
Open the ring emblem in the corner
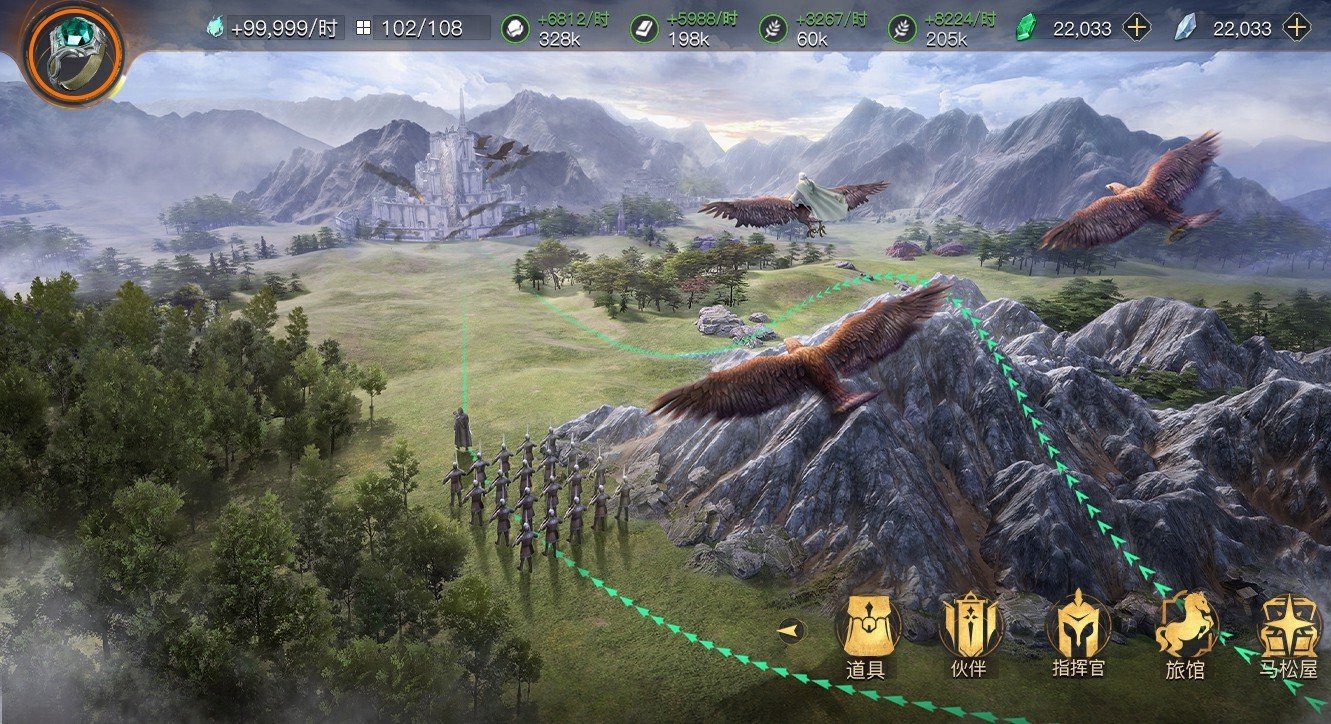73,50
